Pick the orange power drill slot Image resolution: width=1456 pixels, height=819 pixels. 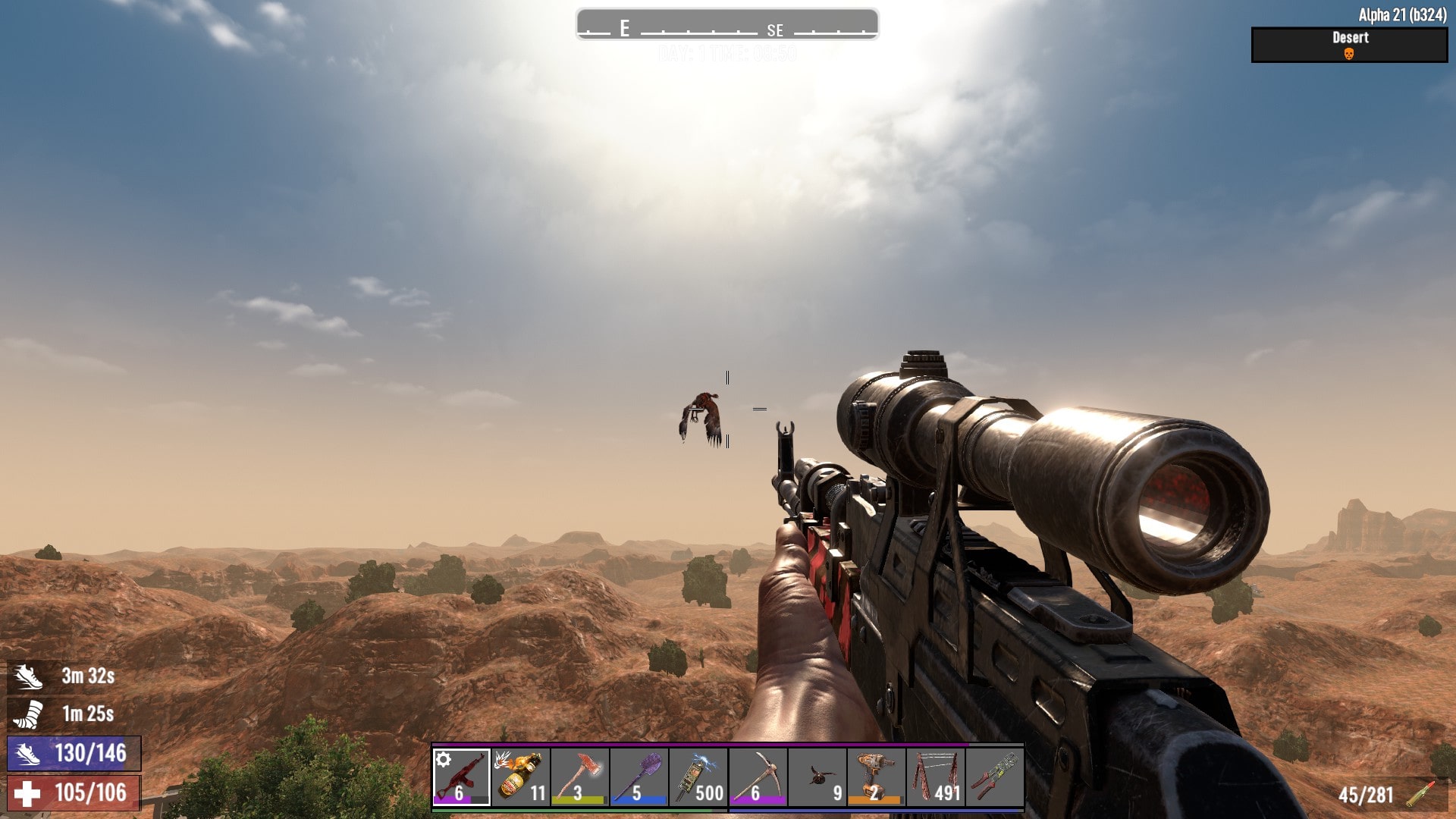pos(876,777)
